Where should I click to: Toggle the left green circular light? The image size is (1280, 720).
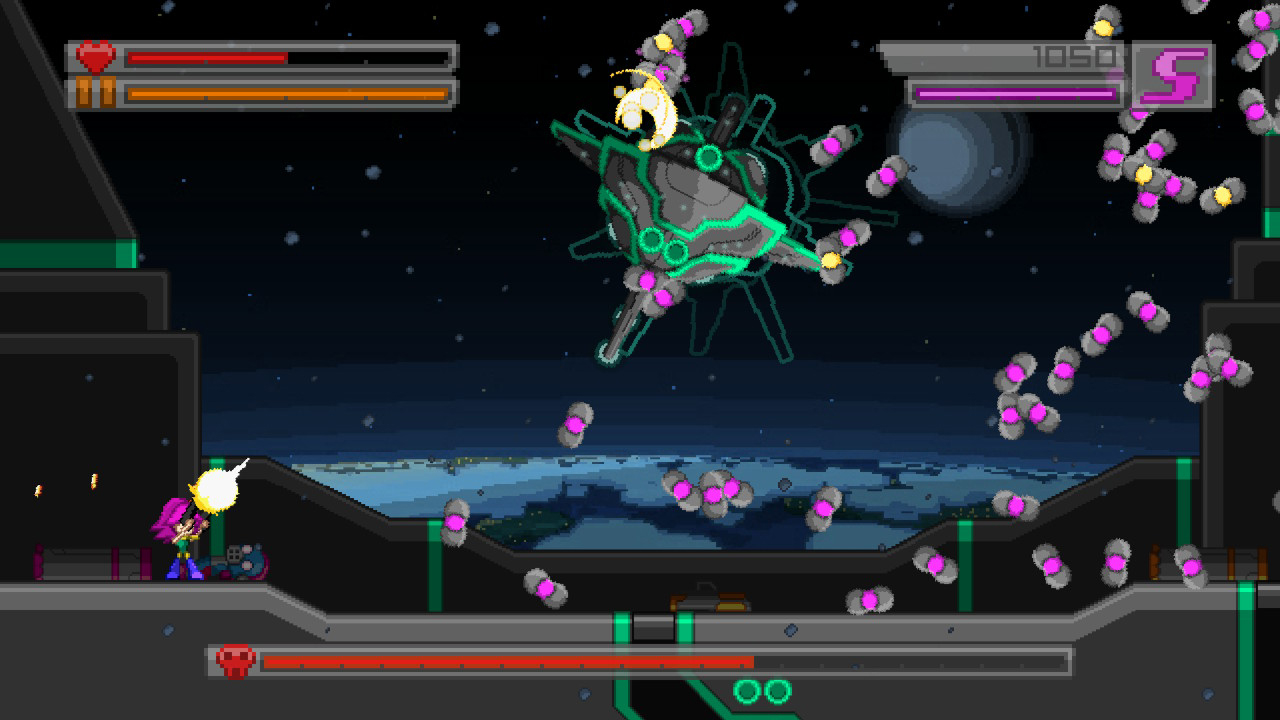pos(747,692)
